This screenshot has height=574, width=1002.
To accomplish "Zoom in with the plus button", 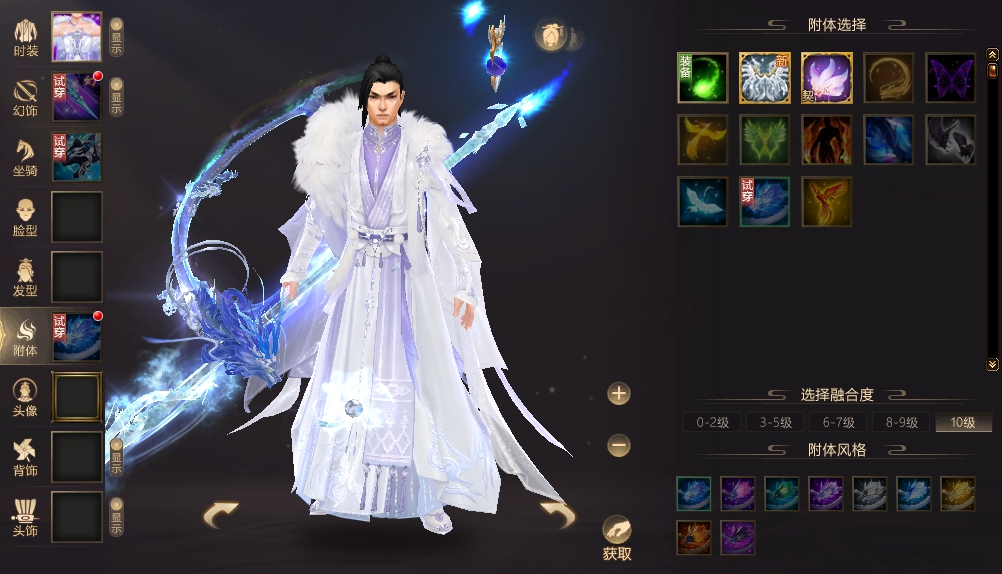I will (x=619, y=393).
